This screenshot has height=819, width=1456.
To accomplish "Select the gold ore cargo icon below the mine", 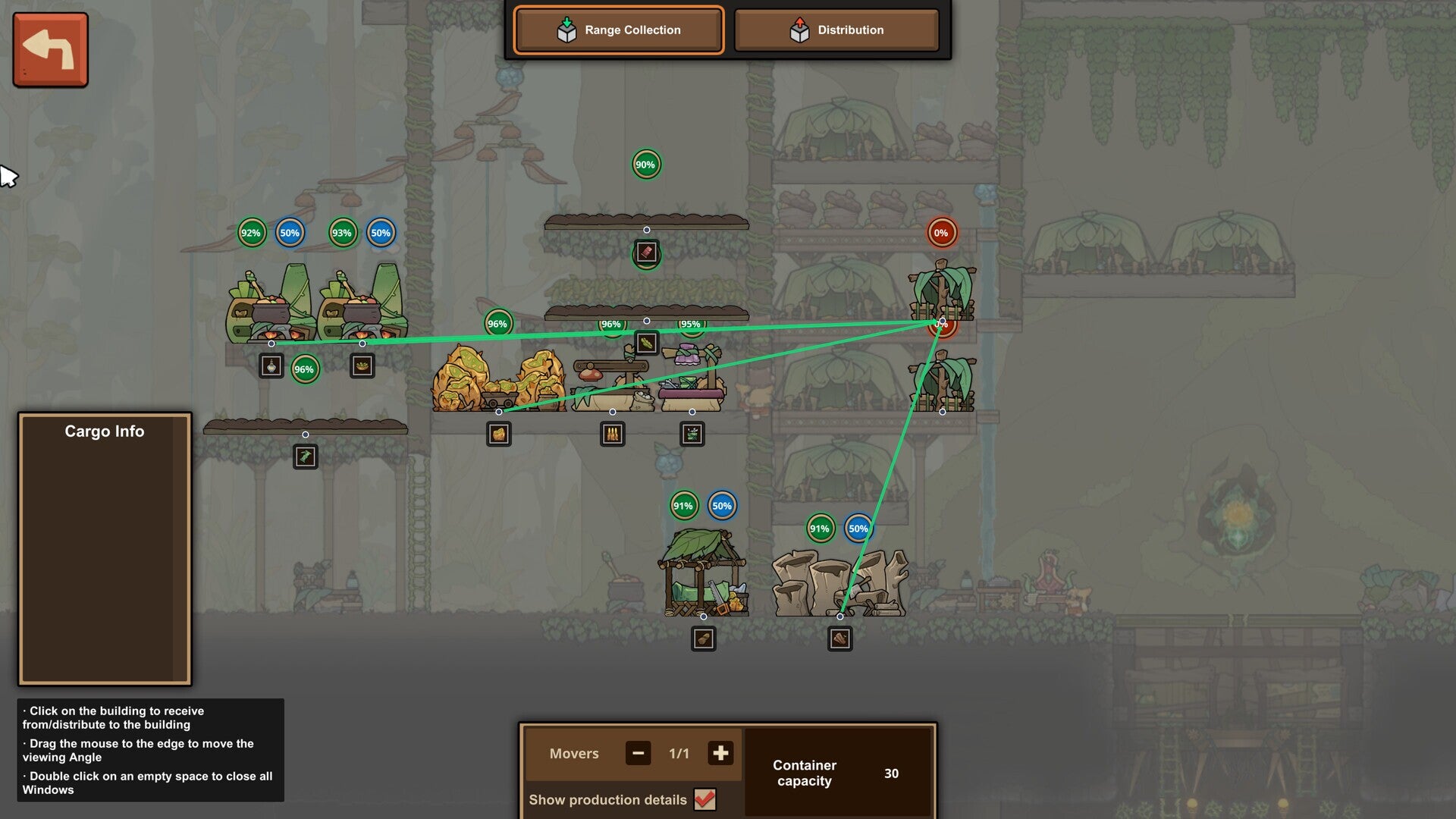I will [499, 434].
